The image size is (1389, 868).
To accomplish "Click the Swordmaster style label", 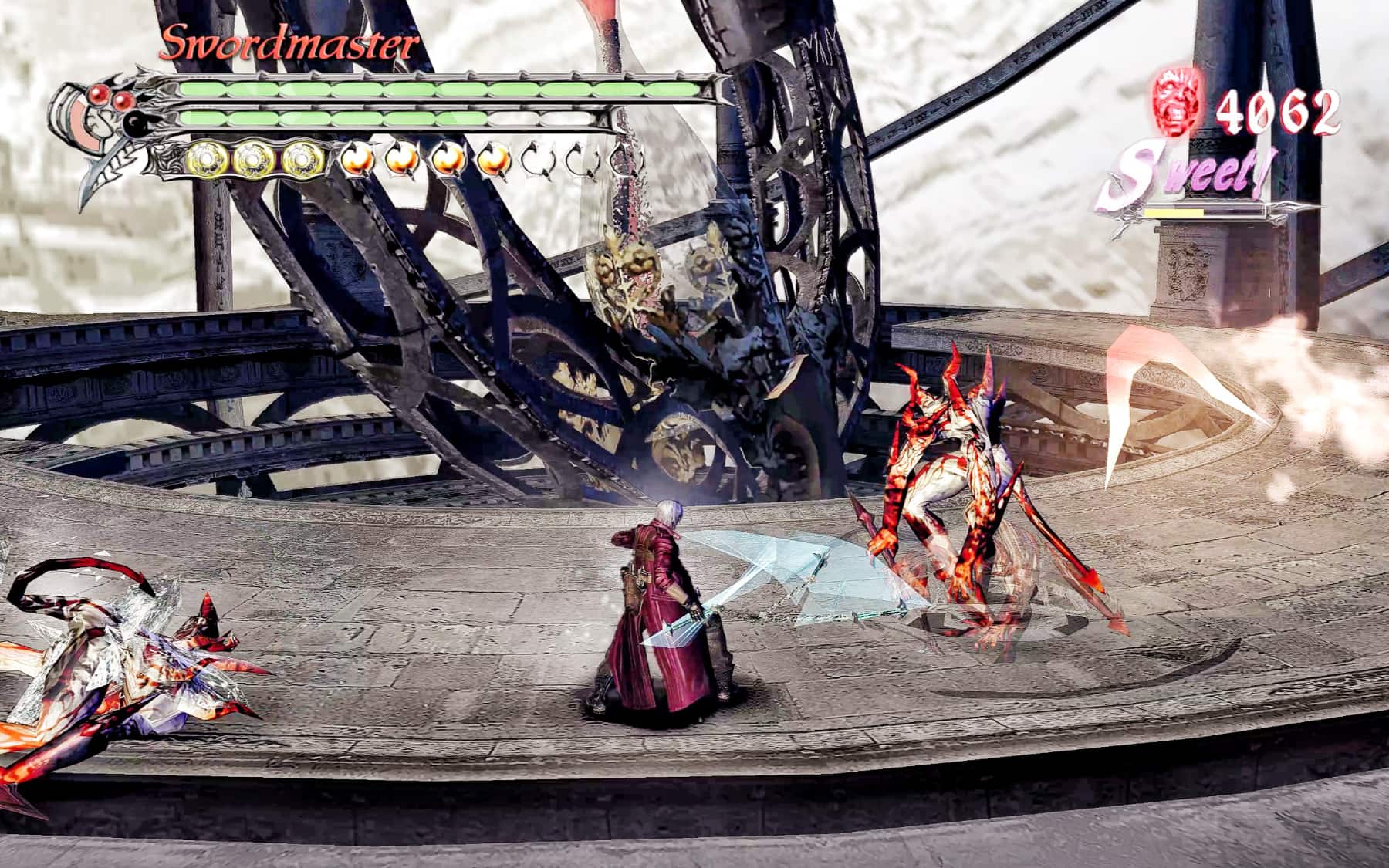I will (289, 44).
